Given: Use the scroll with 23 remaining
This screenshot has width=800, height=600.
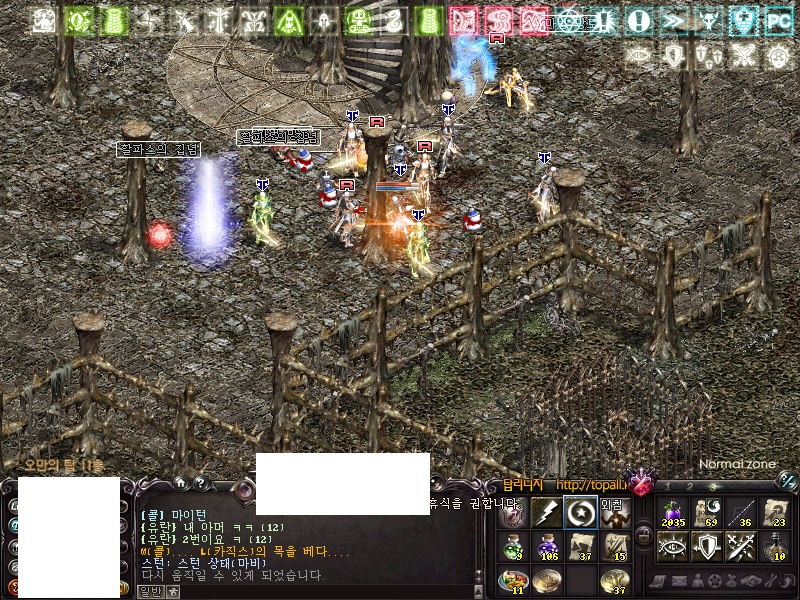Looking at the screenshot, I should coord(775,512).
